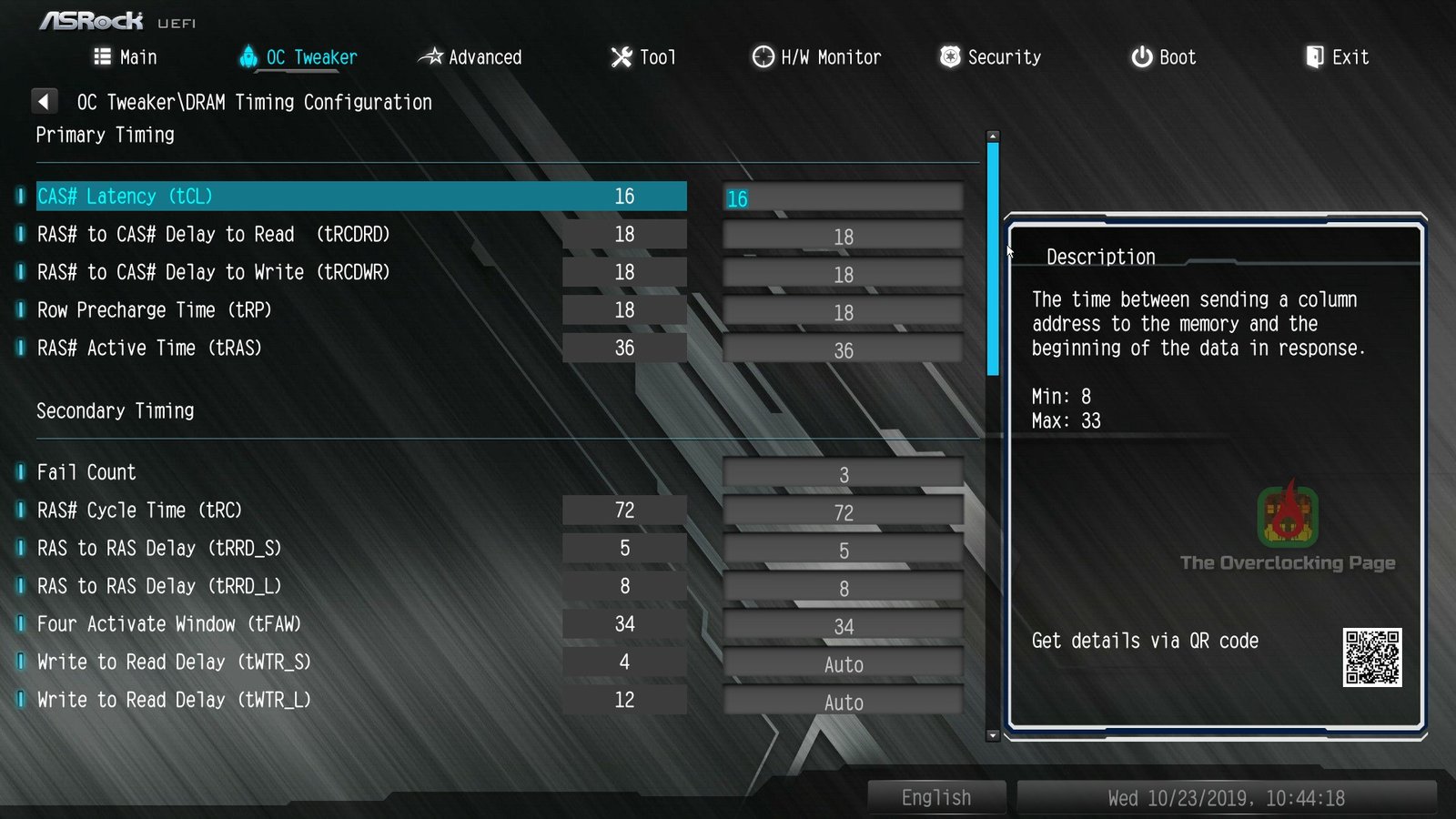The width and height of the screenshot is (1456, 819).
Task: Click the OC Tweaker rocket icon
Action: [x=248, y=56]
